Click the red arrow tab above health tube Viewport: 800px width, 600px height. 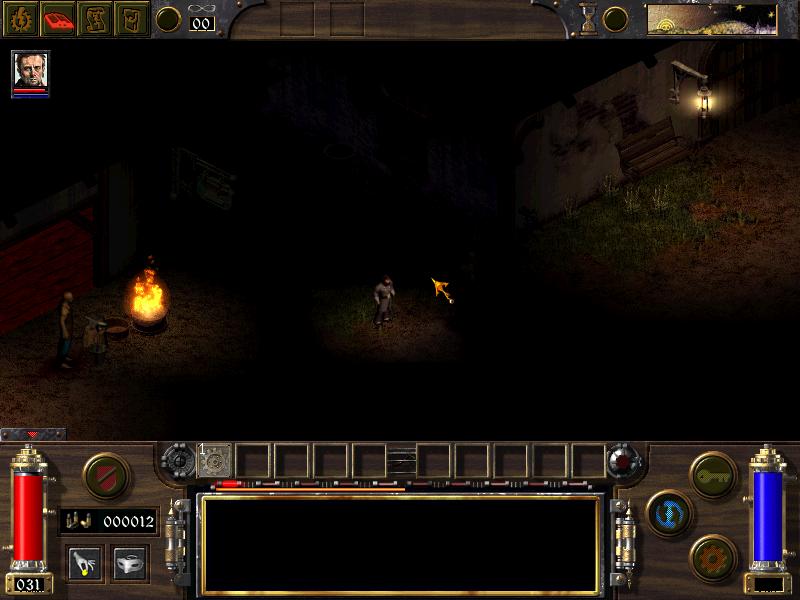coord(33,434)
